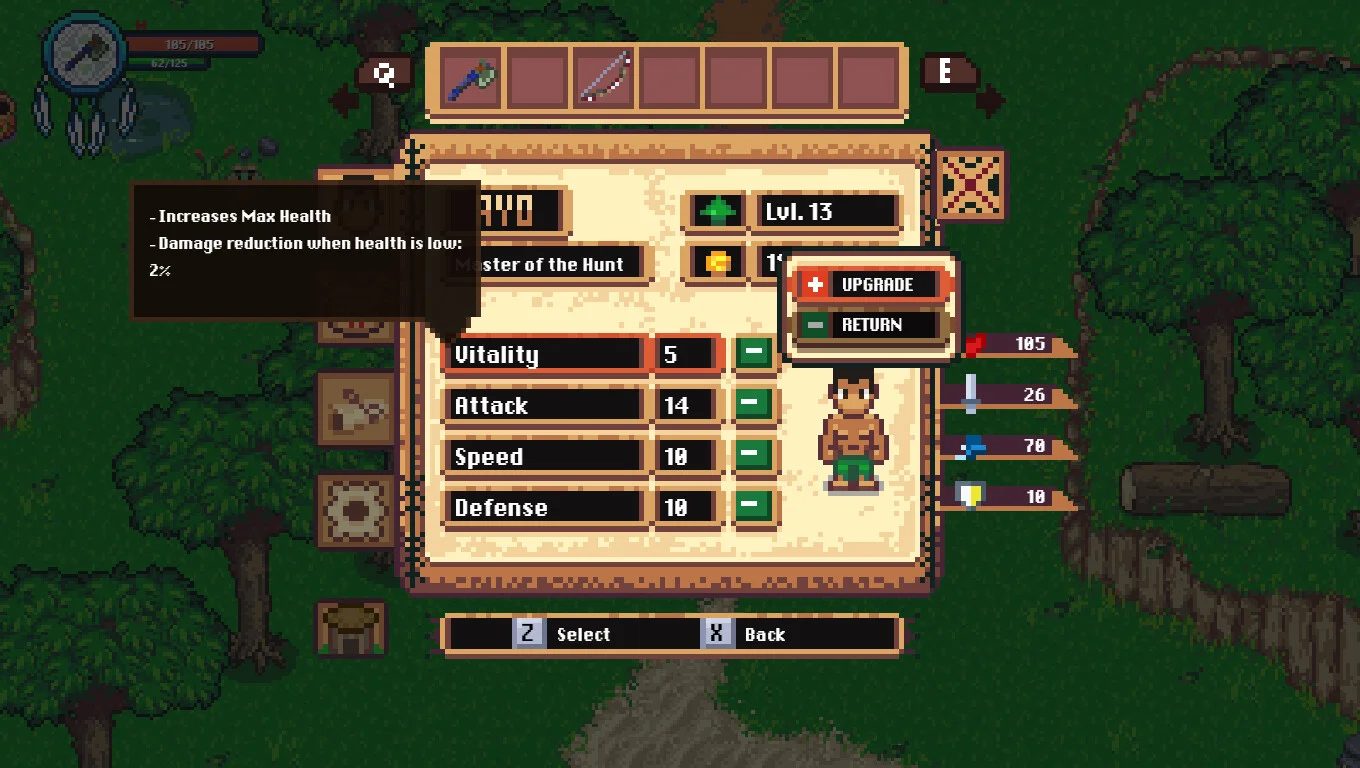The height and width of the screenshot is (768, 1360).
Task: Click the green minus button beside Vitality
Action: [x=755, y=353]
